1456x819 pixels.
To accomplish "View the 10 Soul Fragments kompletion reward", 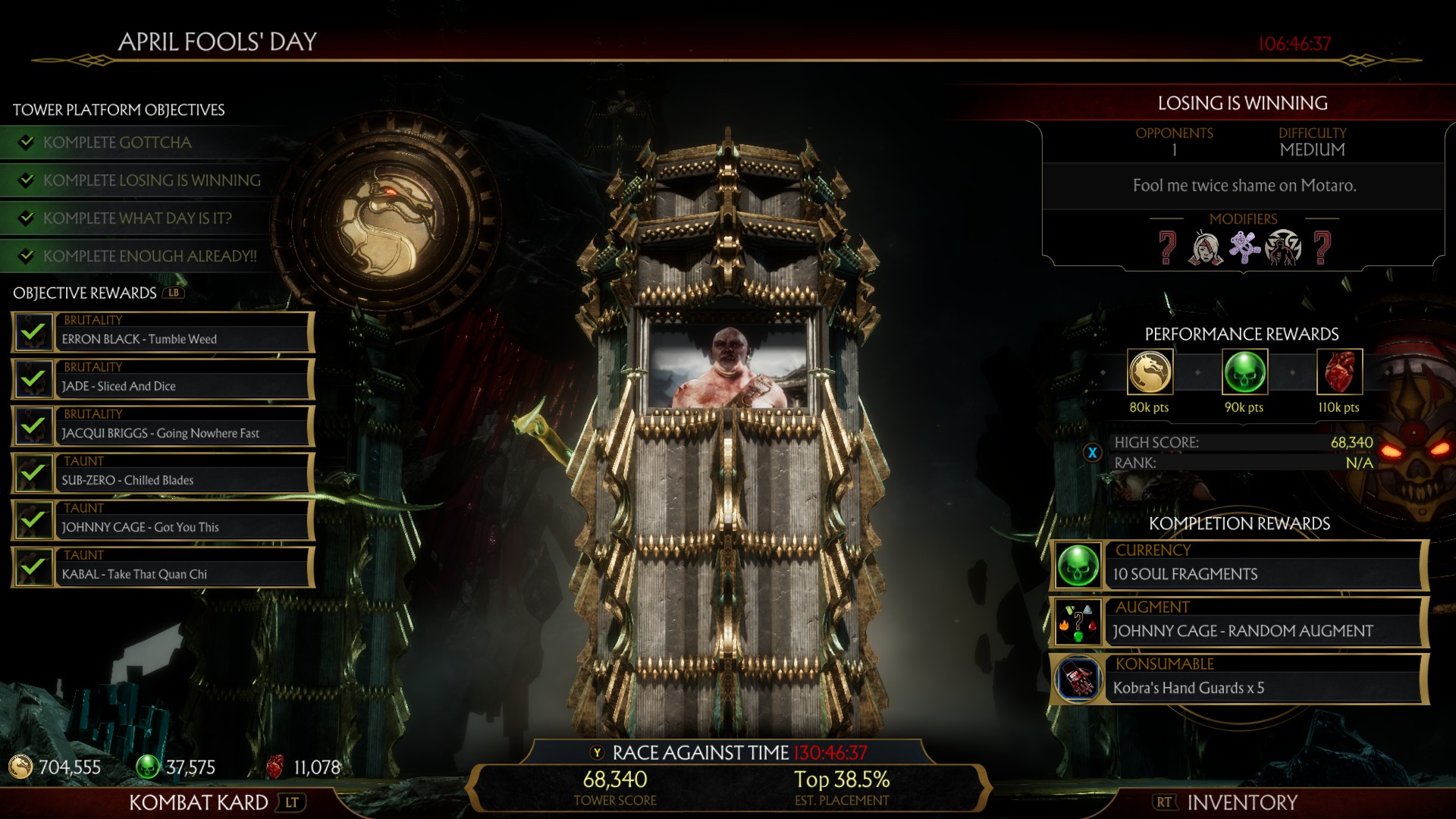I will (1240, 566).
